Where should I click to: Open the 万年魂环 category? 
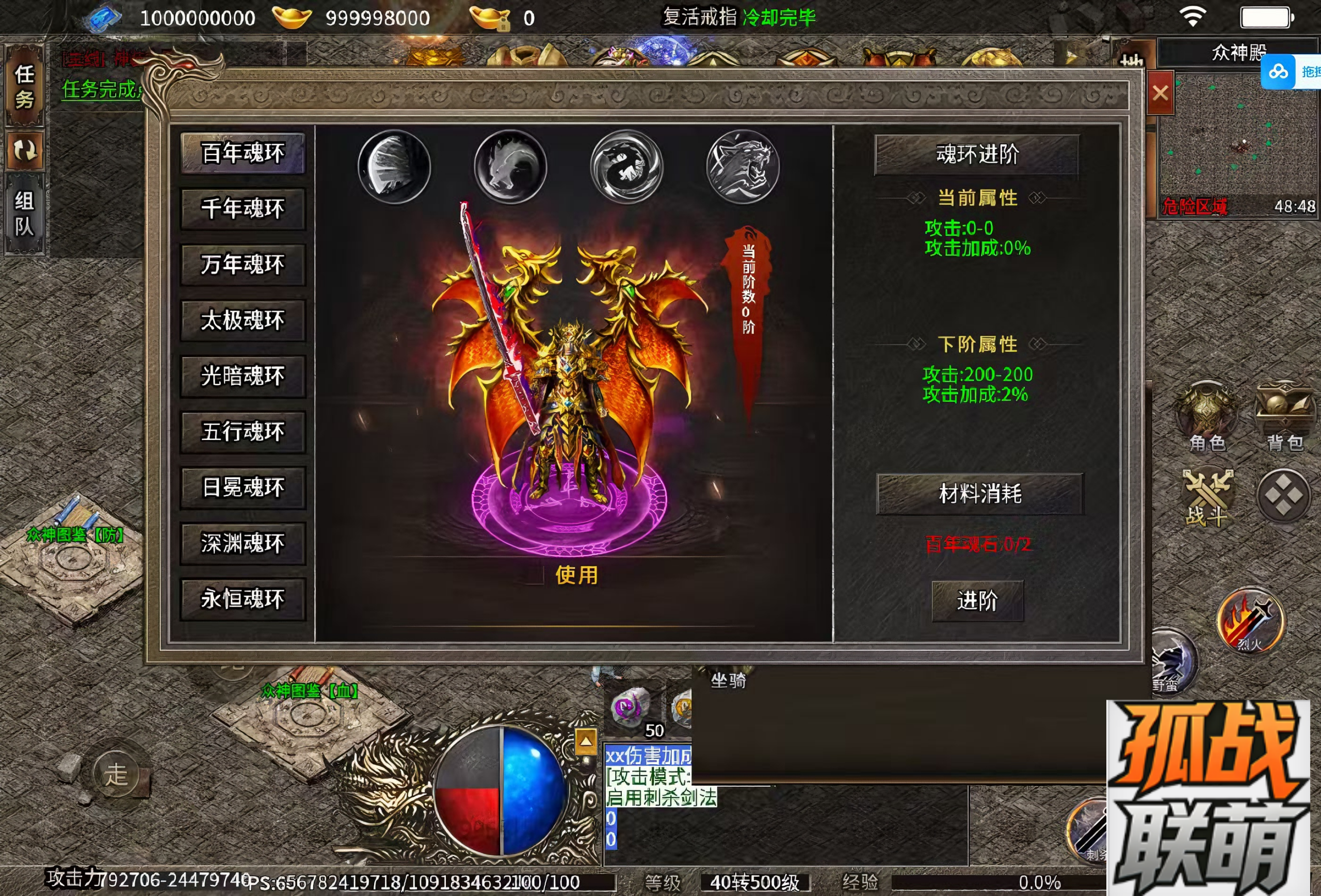(x=243, y=265)
